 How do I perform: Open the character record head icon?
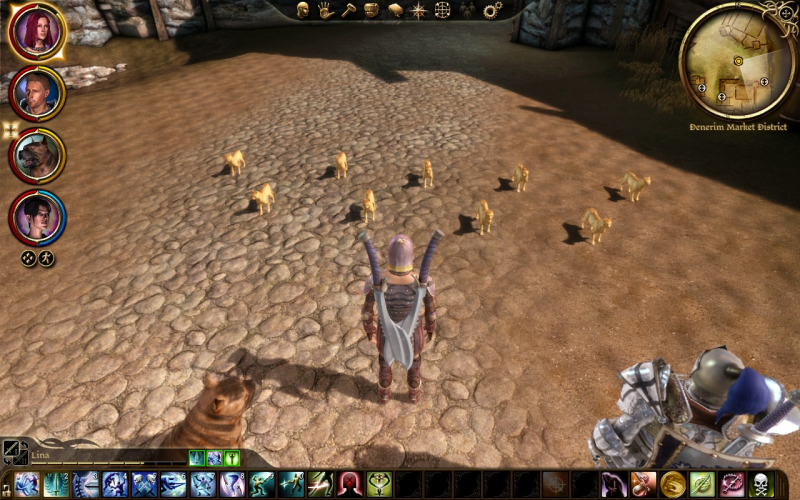tap(302, 10)
